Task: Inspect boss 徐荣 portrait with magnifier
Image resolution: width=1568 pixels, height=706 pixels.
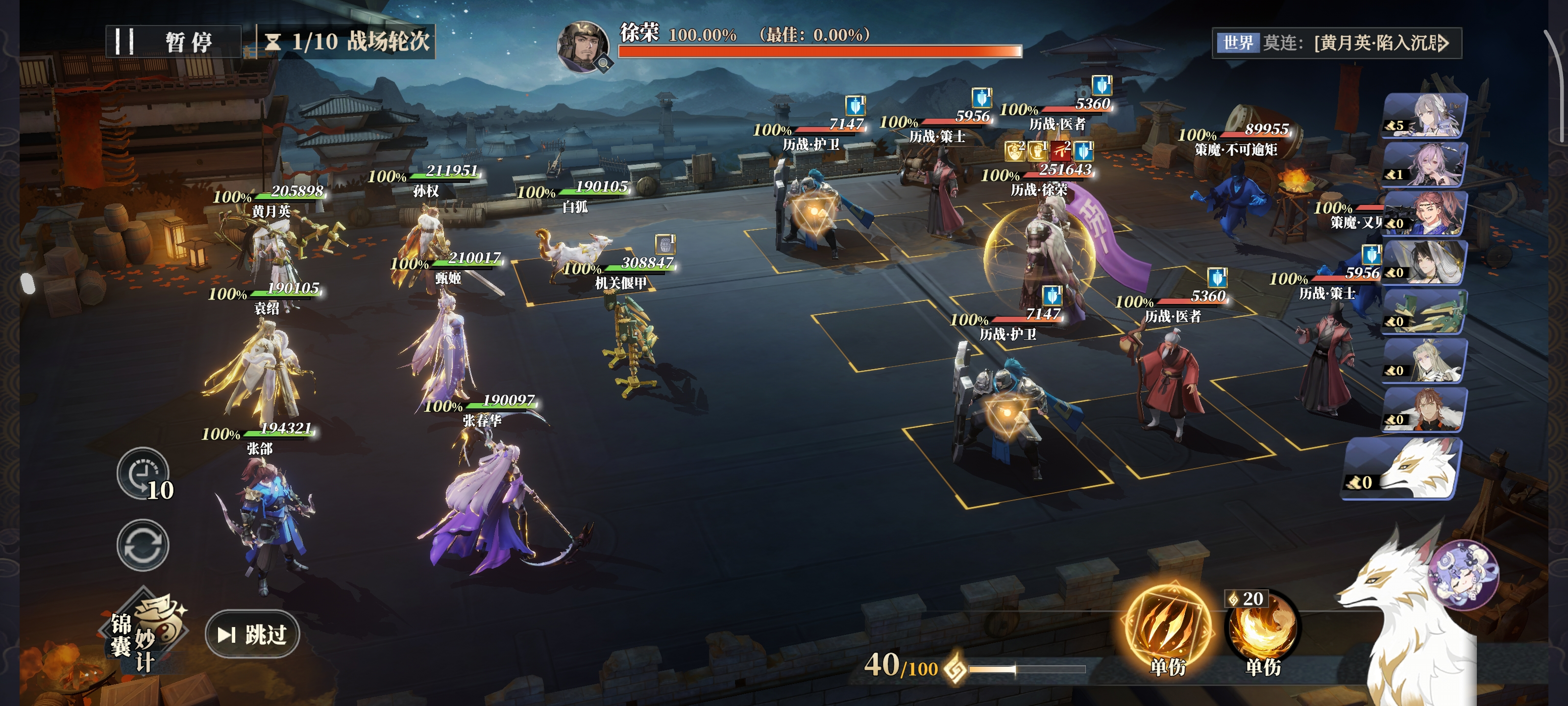Action: pyautogui.click(x=583, y=48)
